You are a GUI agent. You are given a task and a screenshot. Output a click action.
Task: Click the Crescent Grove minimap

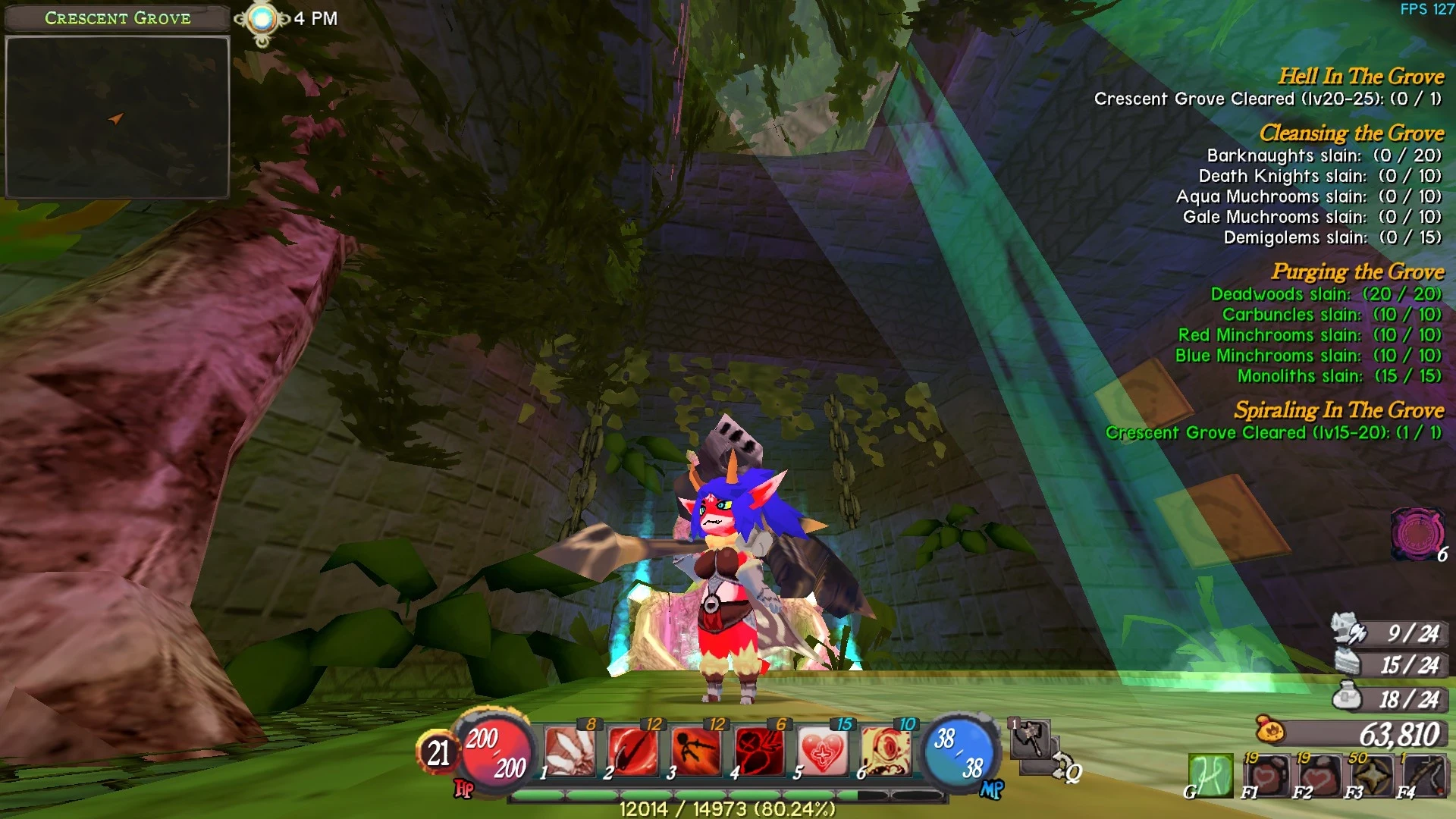point(118,118)
